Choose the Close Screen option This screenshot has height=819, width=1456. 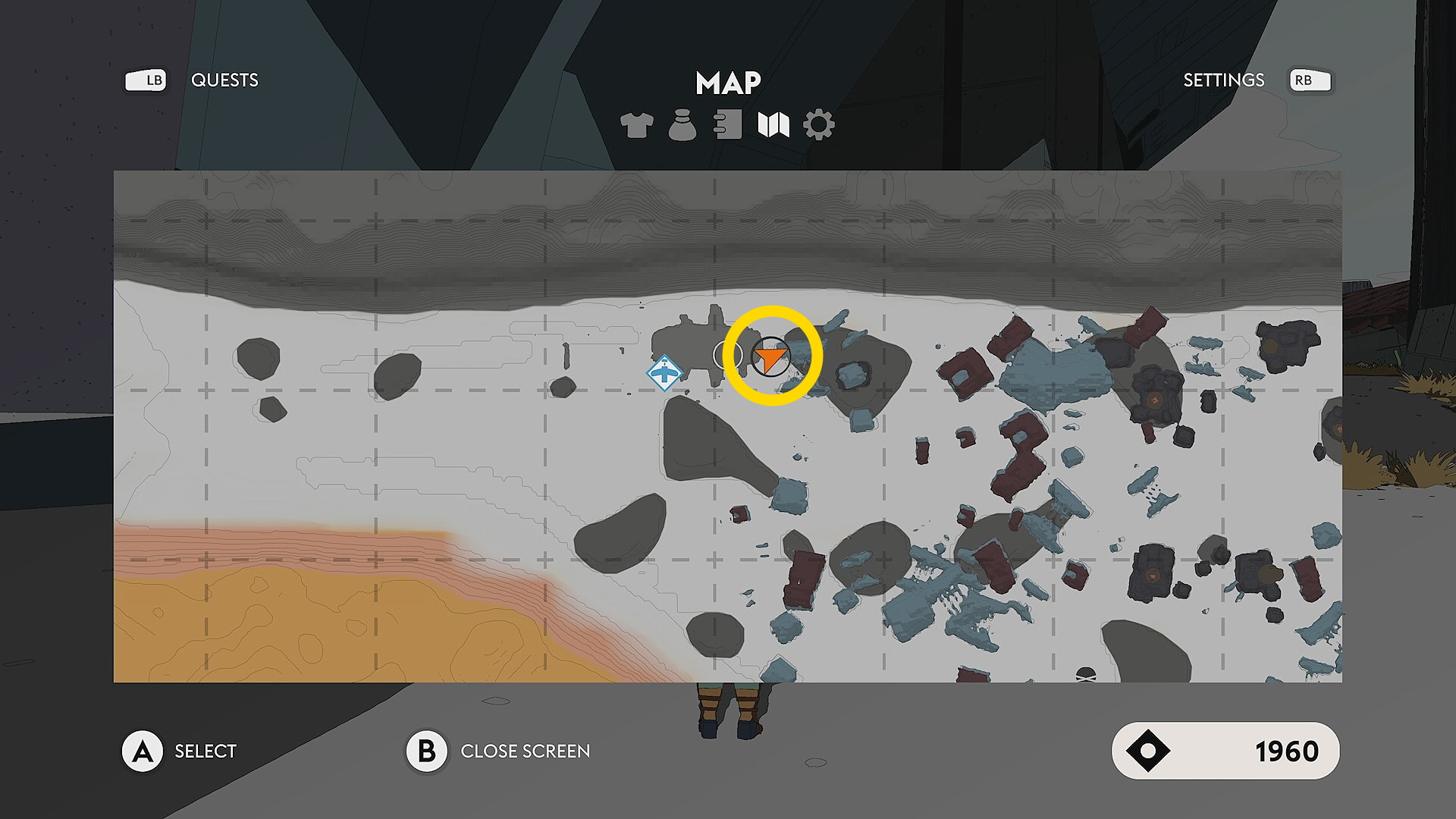point(525,751)
